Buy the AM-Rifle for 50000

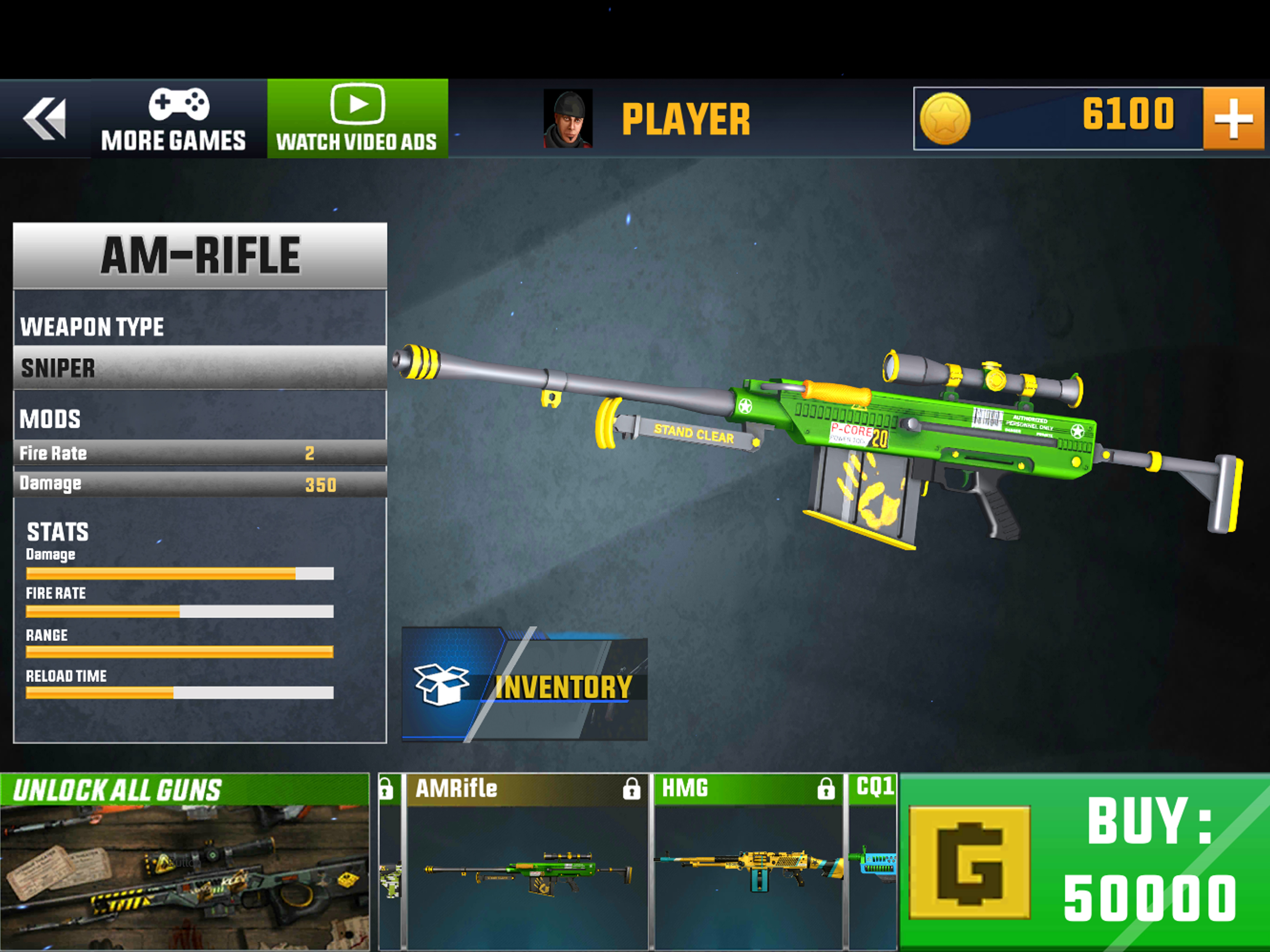tap(1084, 861)
